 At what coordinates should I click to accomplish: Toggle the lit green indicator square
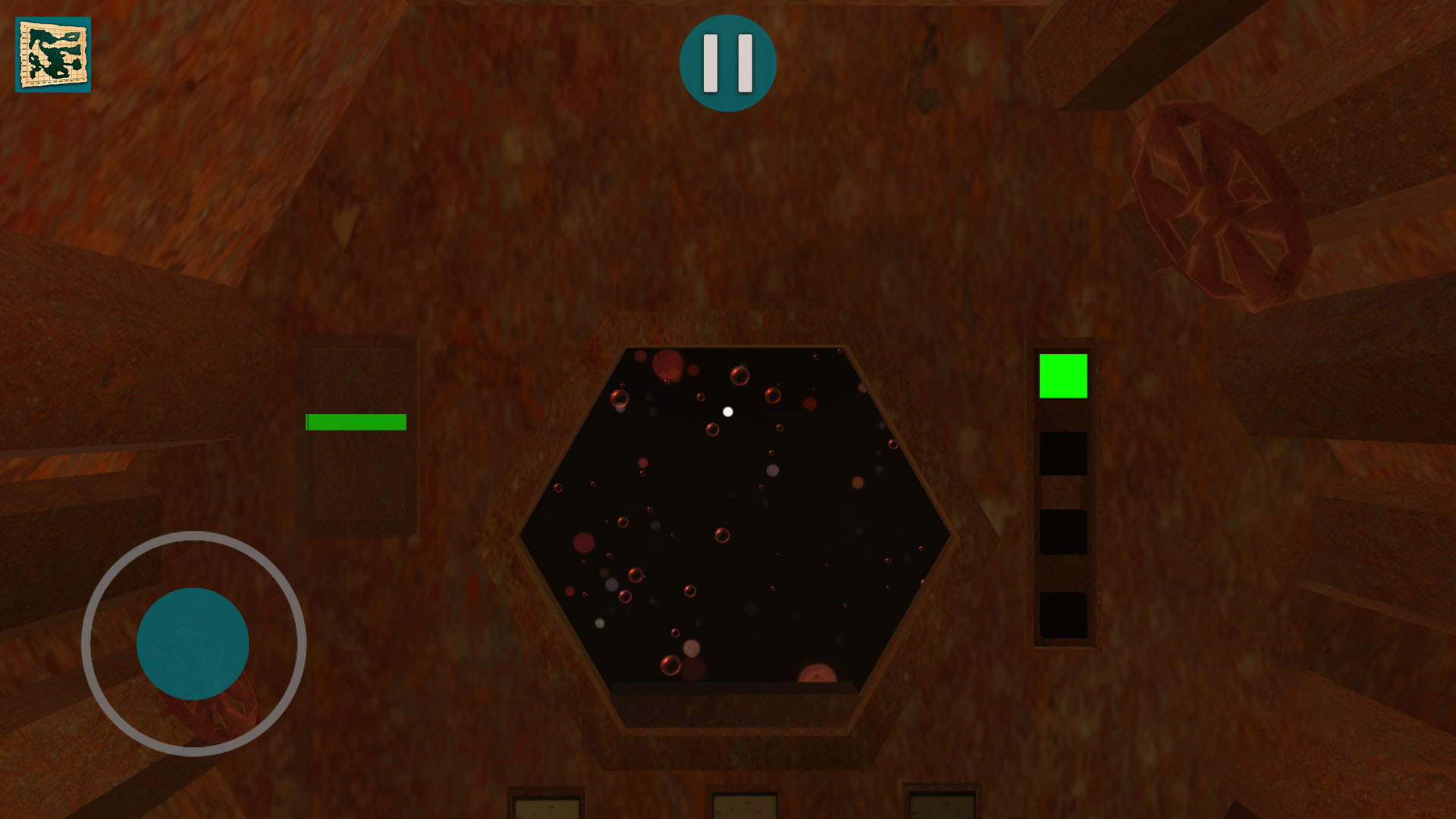1063,376
